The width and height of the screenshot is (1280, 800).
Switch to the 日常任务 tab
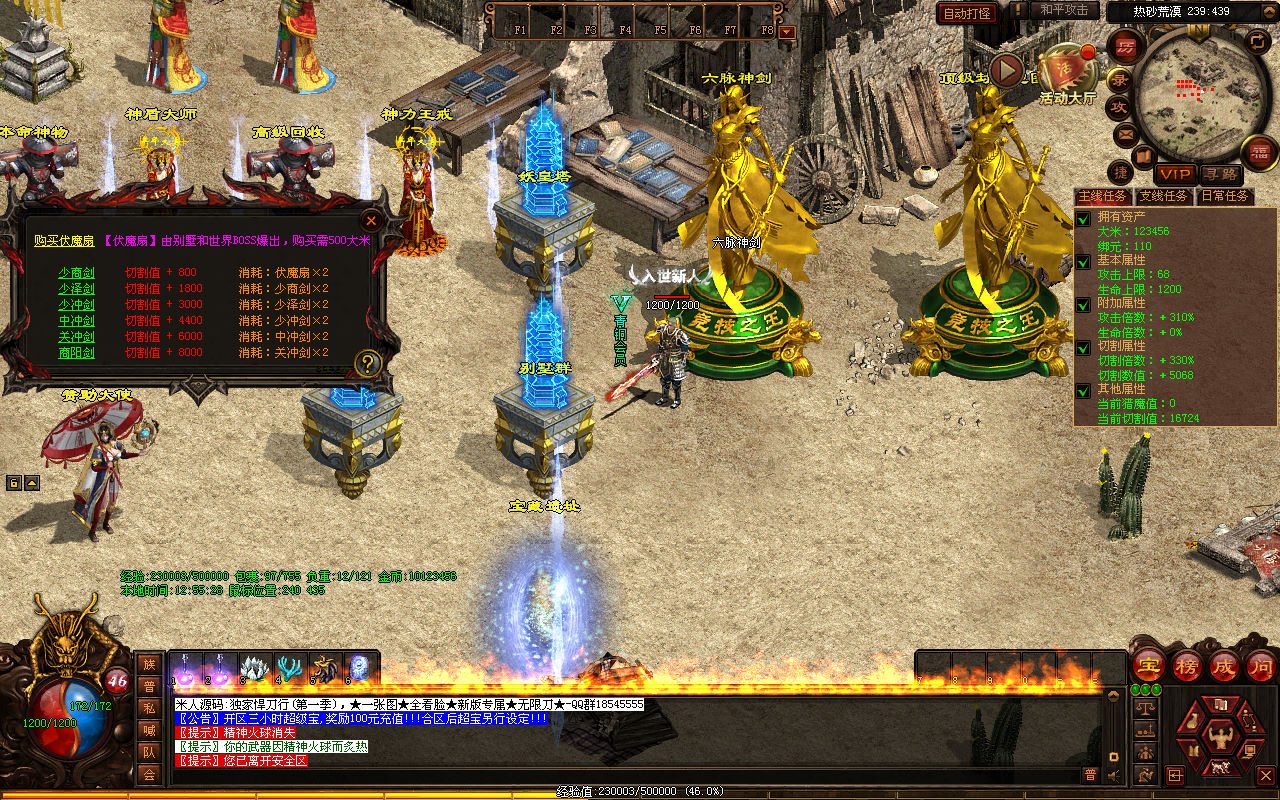pyautogui.click(x=1224, y=196)
